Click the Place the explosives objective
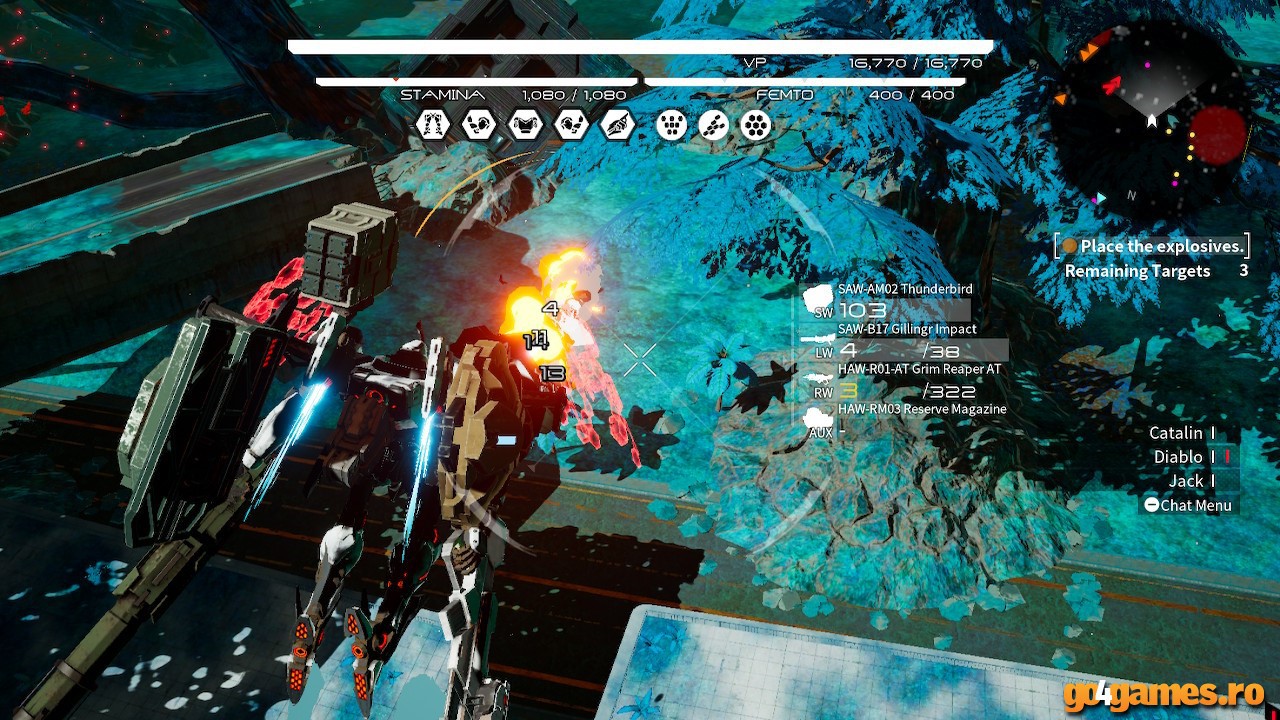Image resolution: width=1280 pixels, height=720 pixels. click(1161, 246)
